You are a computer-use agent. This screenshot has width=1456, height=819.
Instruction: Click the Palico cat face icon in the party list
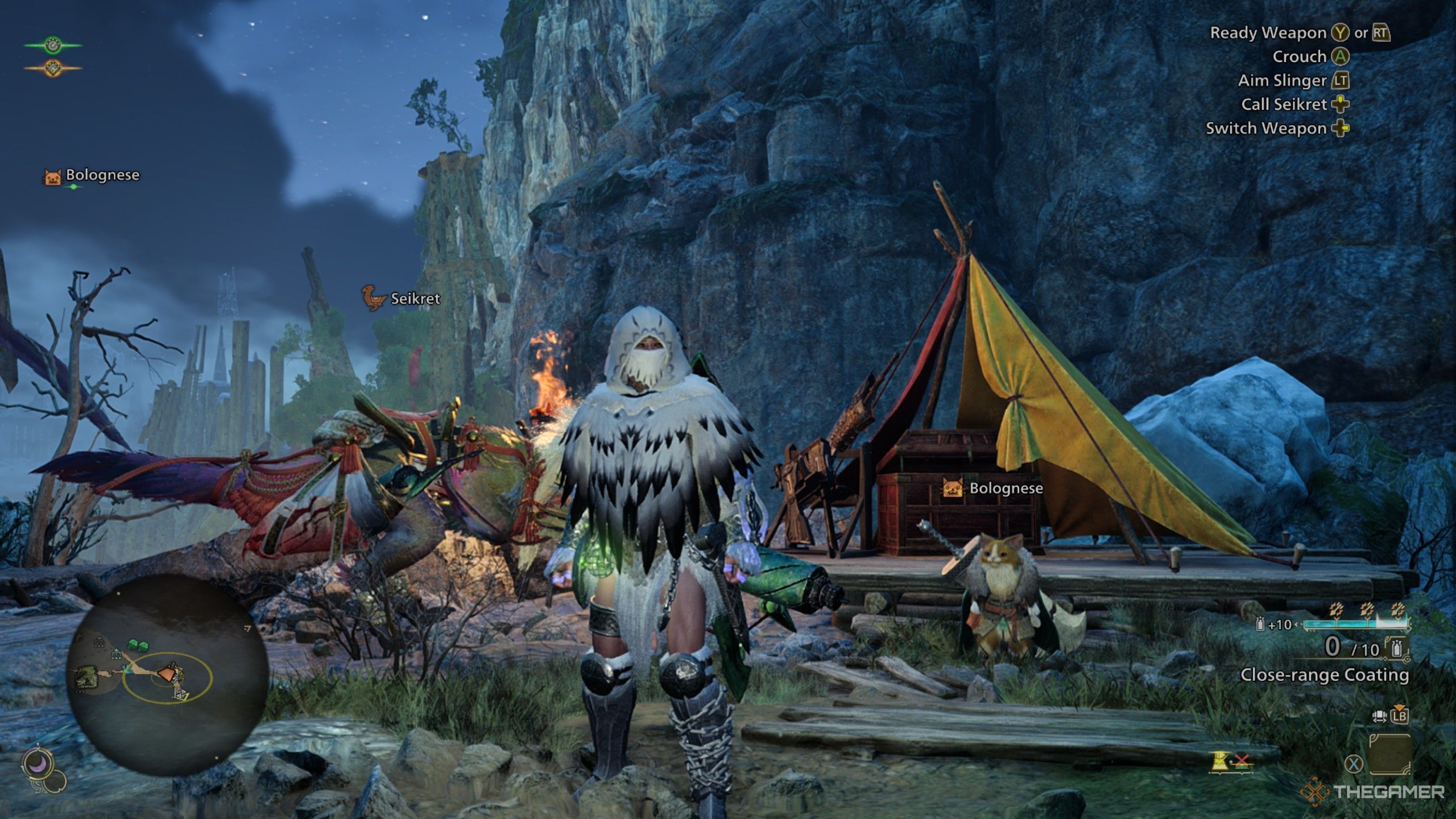coord(53,177)
